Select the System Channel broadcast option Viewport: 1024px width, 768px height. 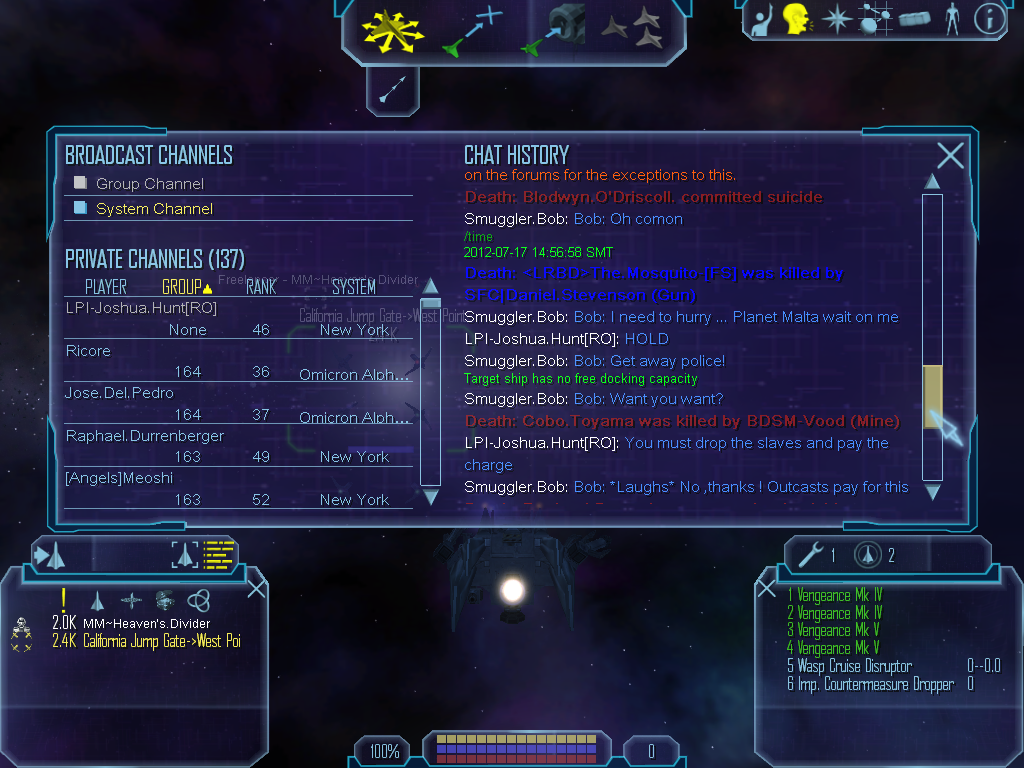[x=153, y=209]
